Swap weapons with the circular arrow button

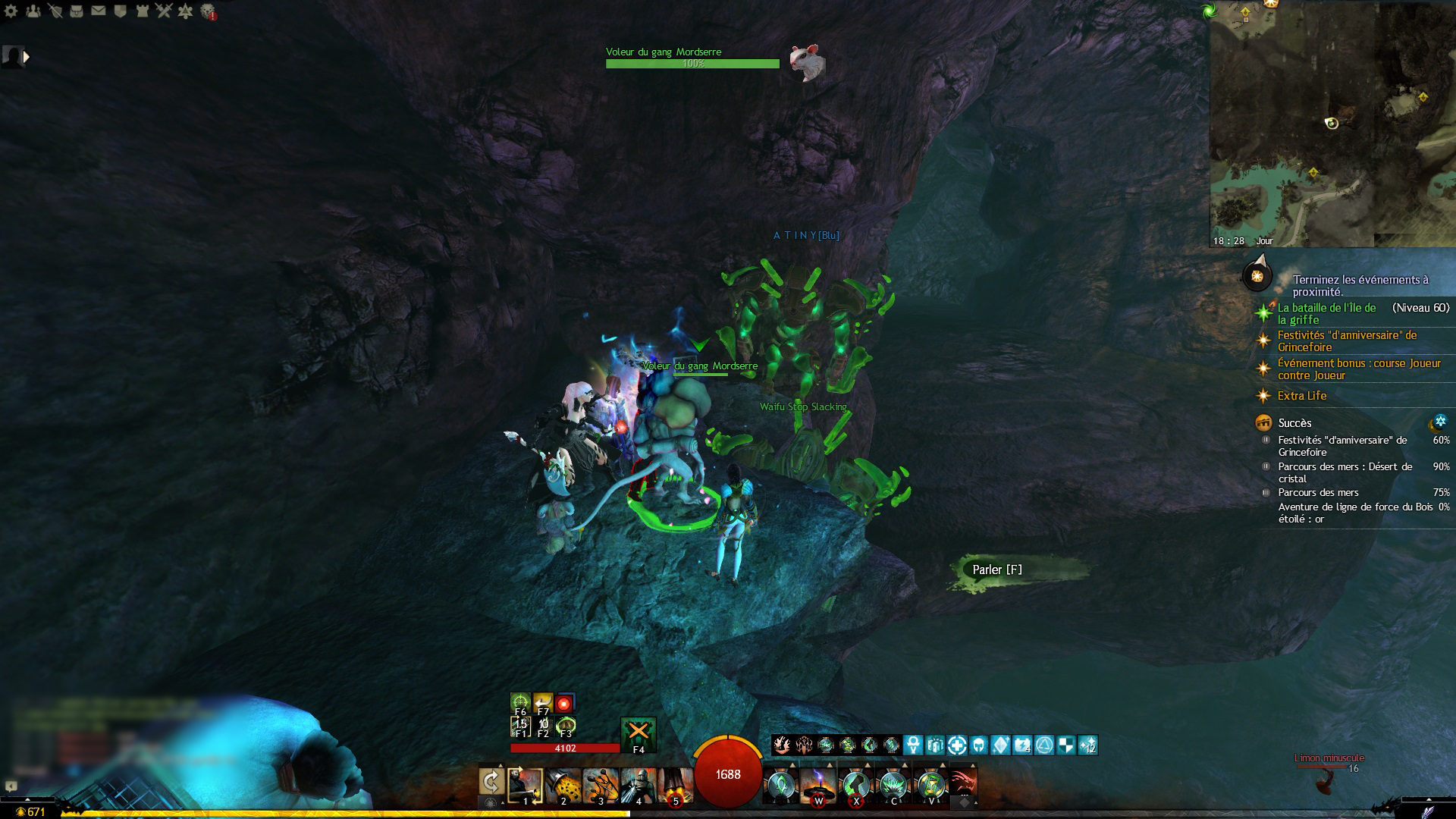click(x=491, y=782)
